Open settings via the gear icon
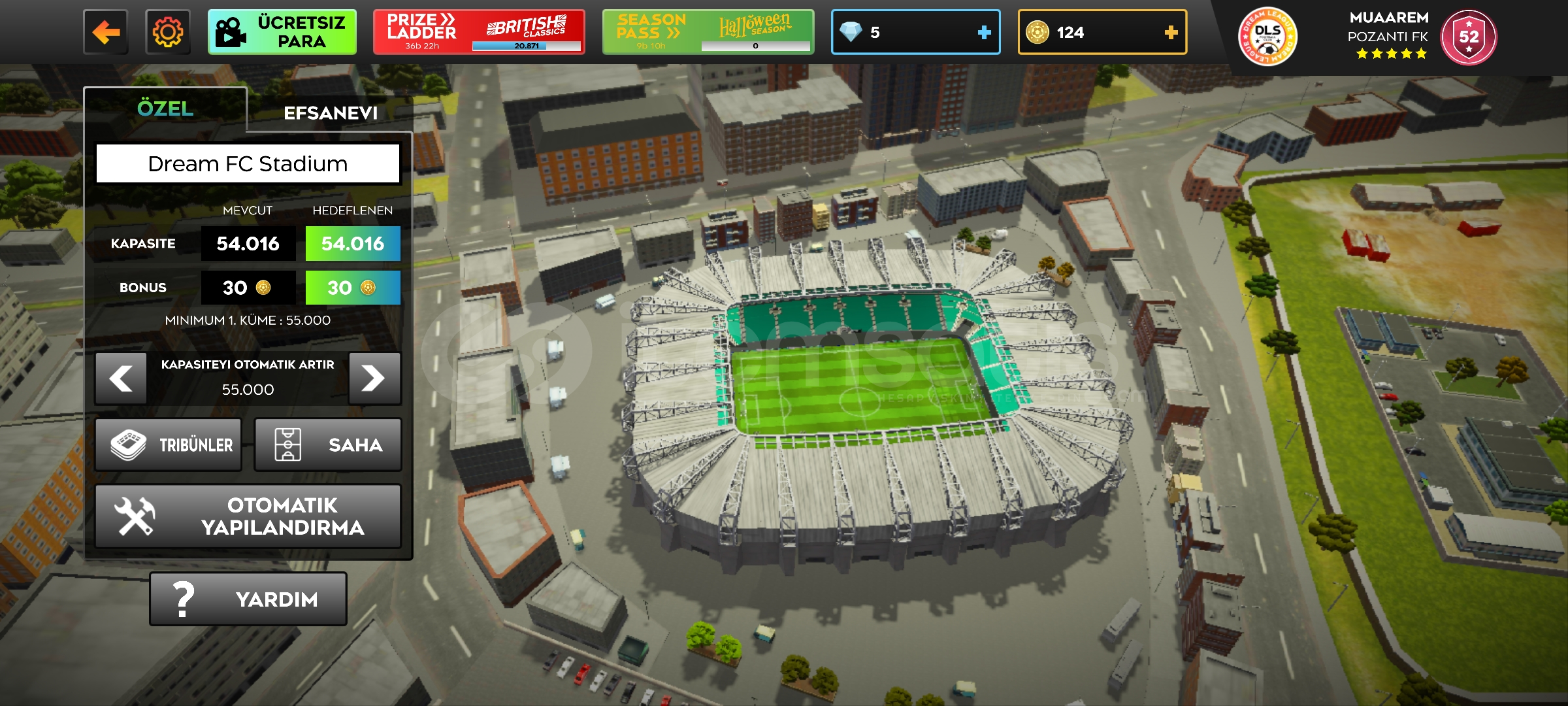Image resolution: width=1568 pixels, height=706 pixels. coord(168,32)
